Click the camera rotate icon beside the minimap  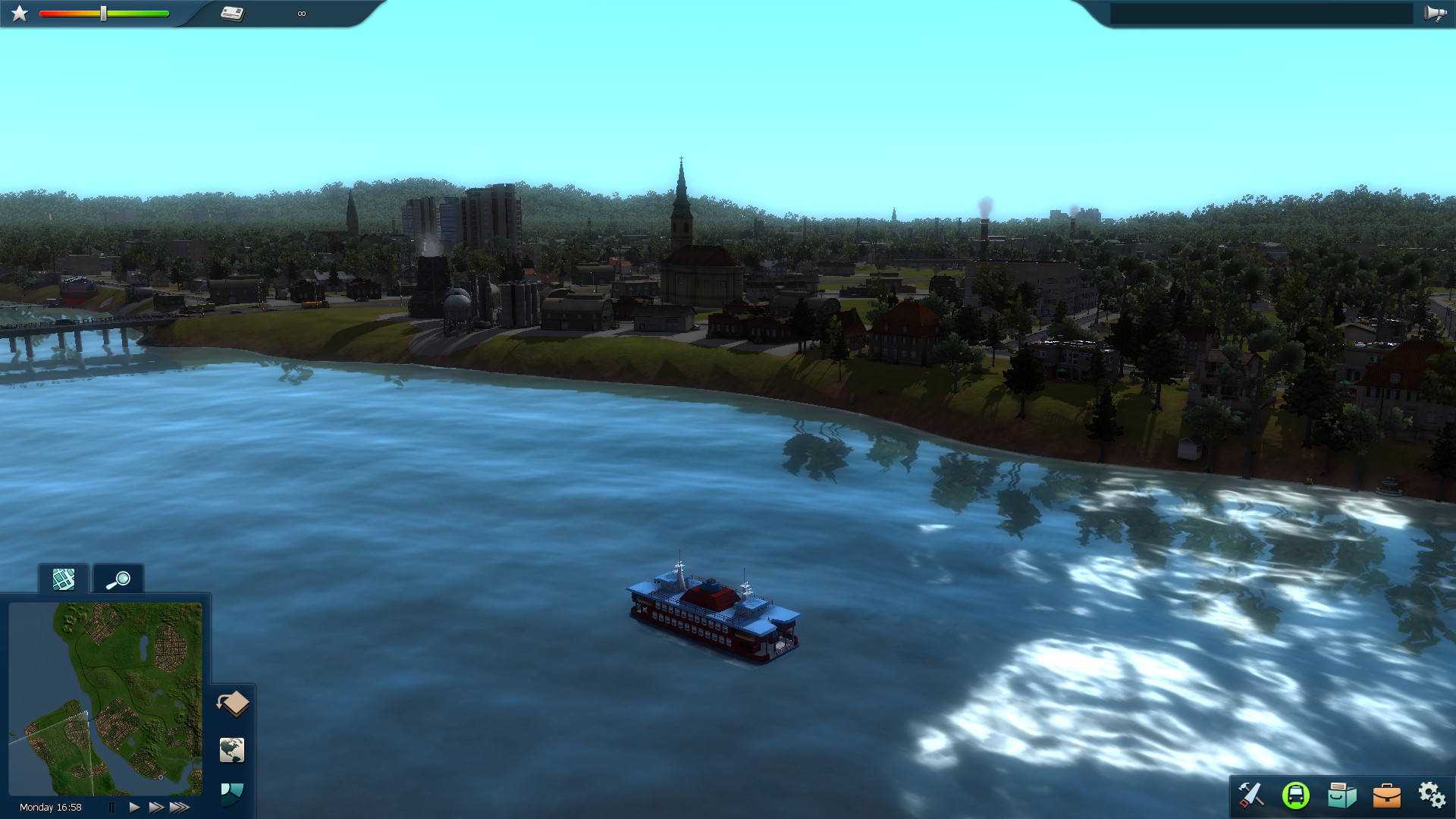(x=233, y=704)
